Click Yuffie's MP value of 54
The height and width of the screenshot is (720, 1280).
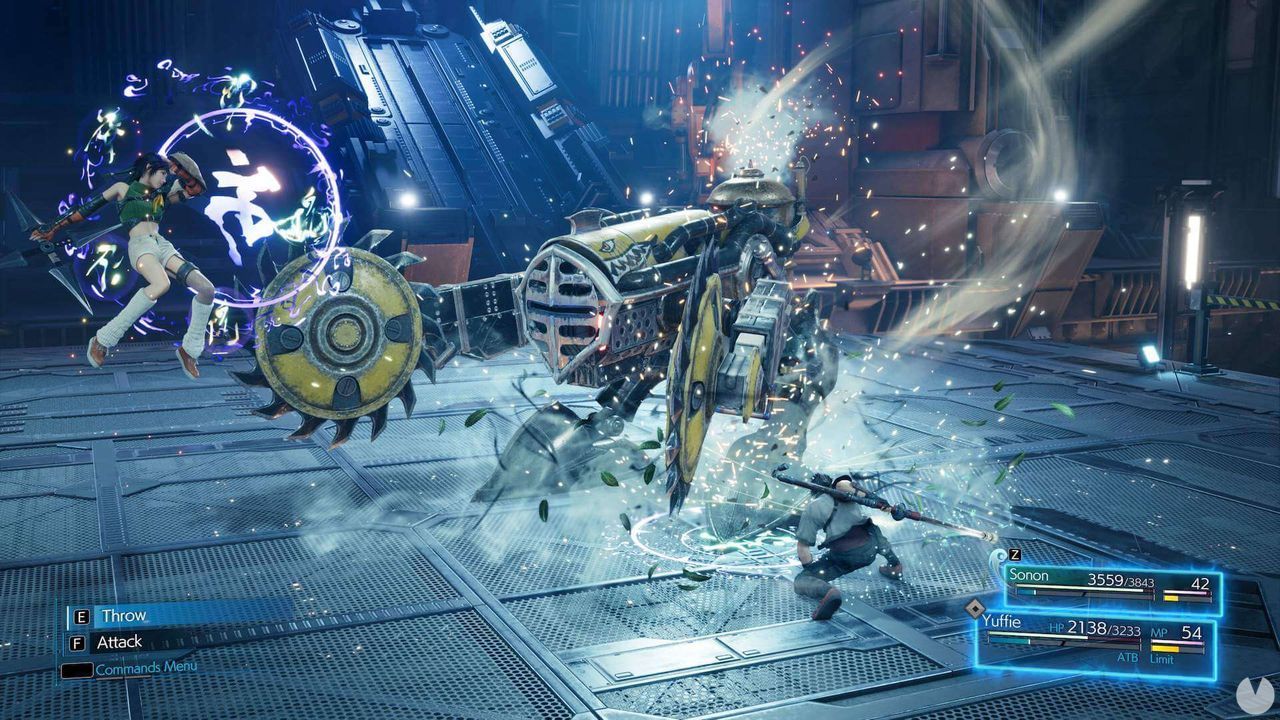click(1191, 632)
